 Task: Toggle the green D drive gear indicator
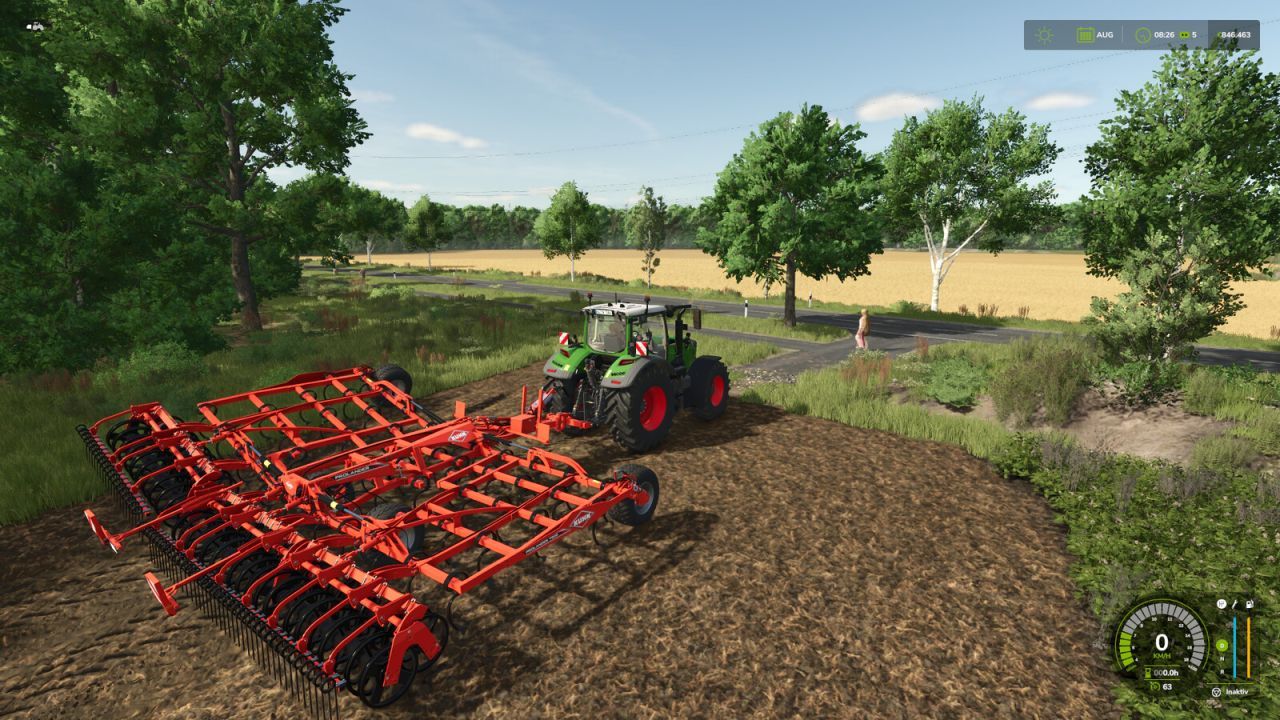[1222, 645]
